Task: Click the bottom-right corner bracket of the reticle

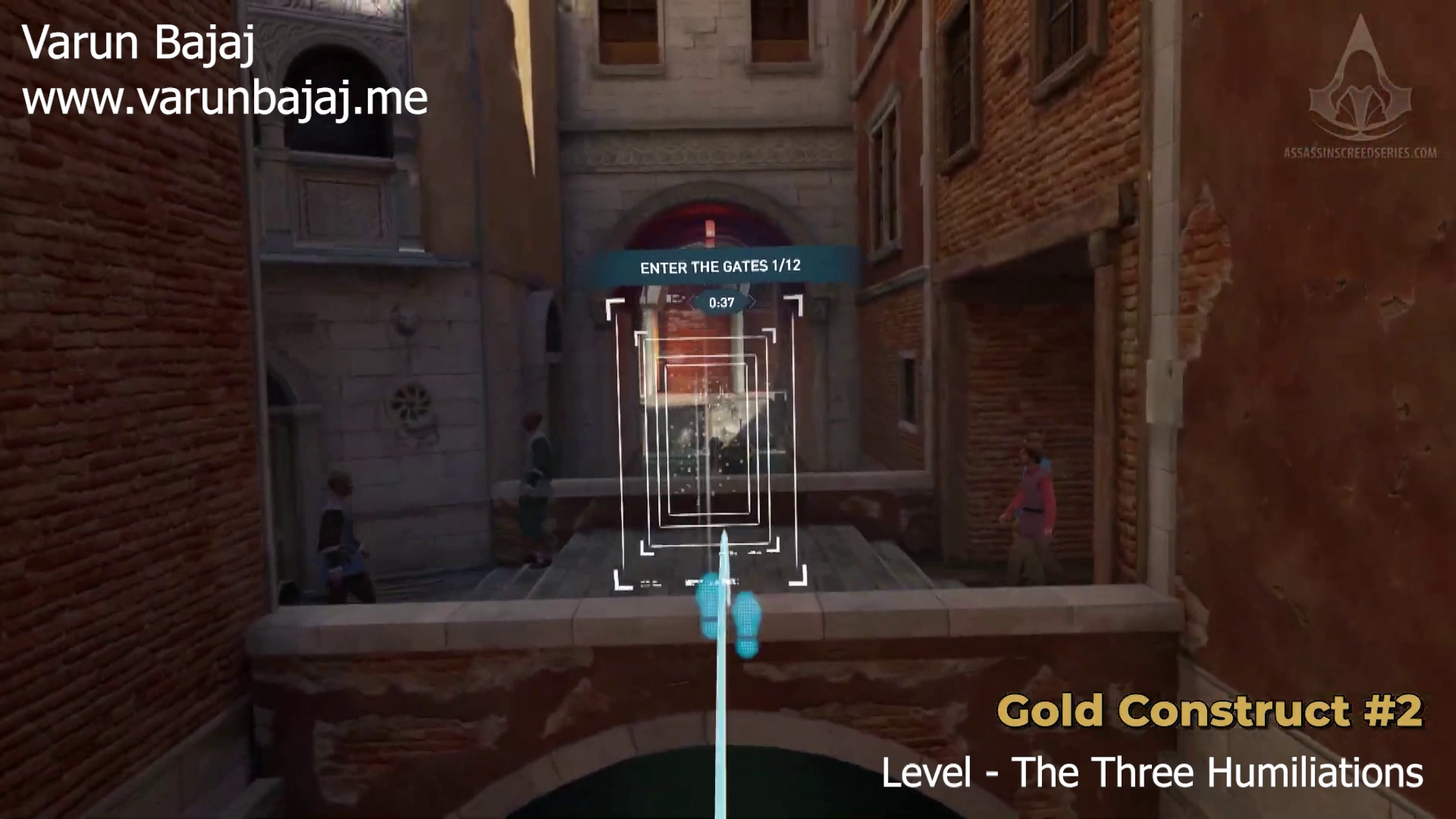Action: tap(796, 584)
